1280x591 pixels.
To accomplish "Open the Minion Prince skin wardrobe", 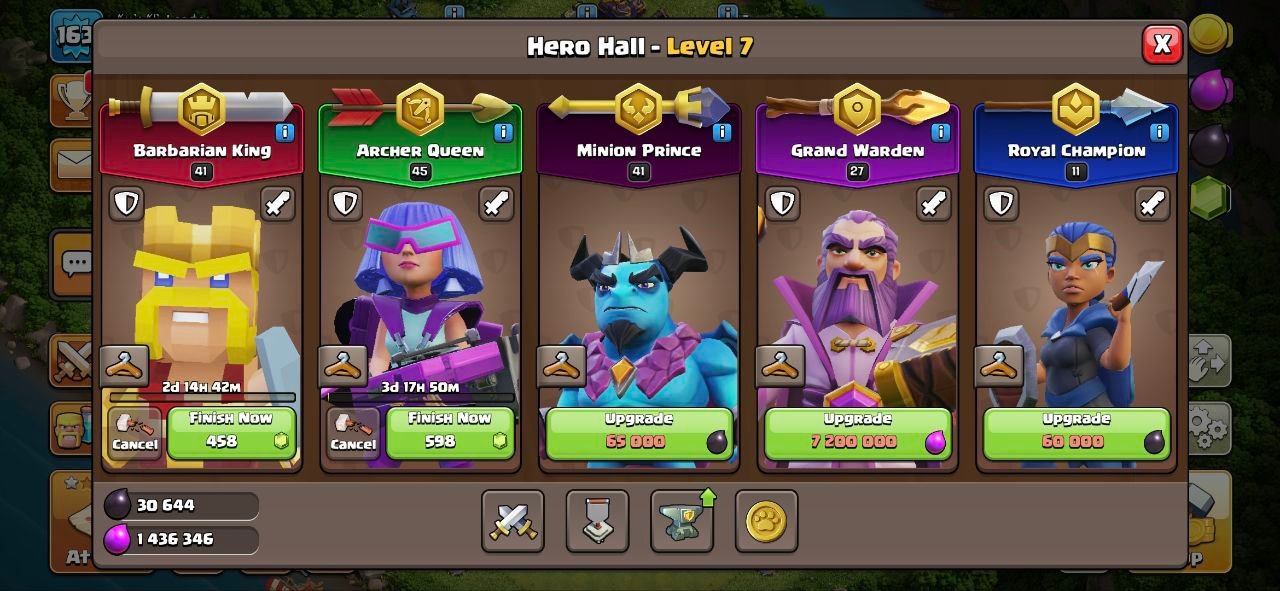I will (561, 366).
